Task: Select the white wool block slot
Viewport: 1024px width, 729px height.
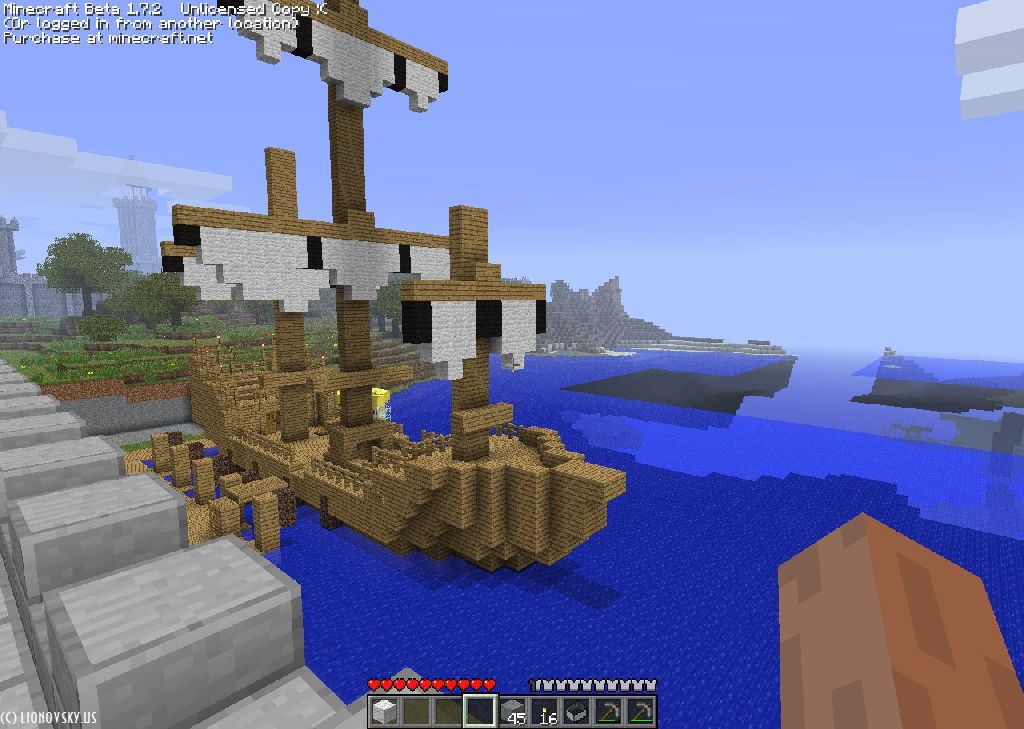Action: (x=384, y=711)
